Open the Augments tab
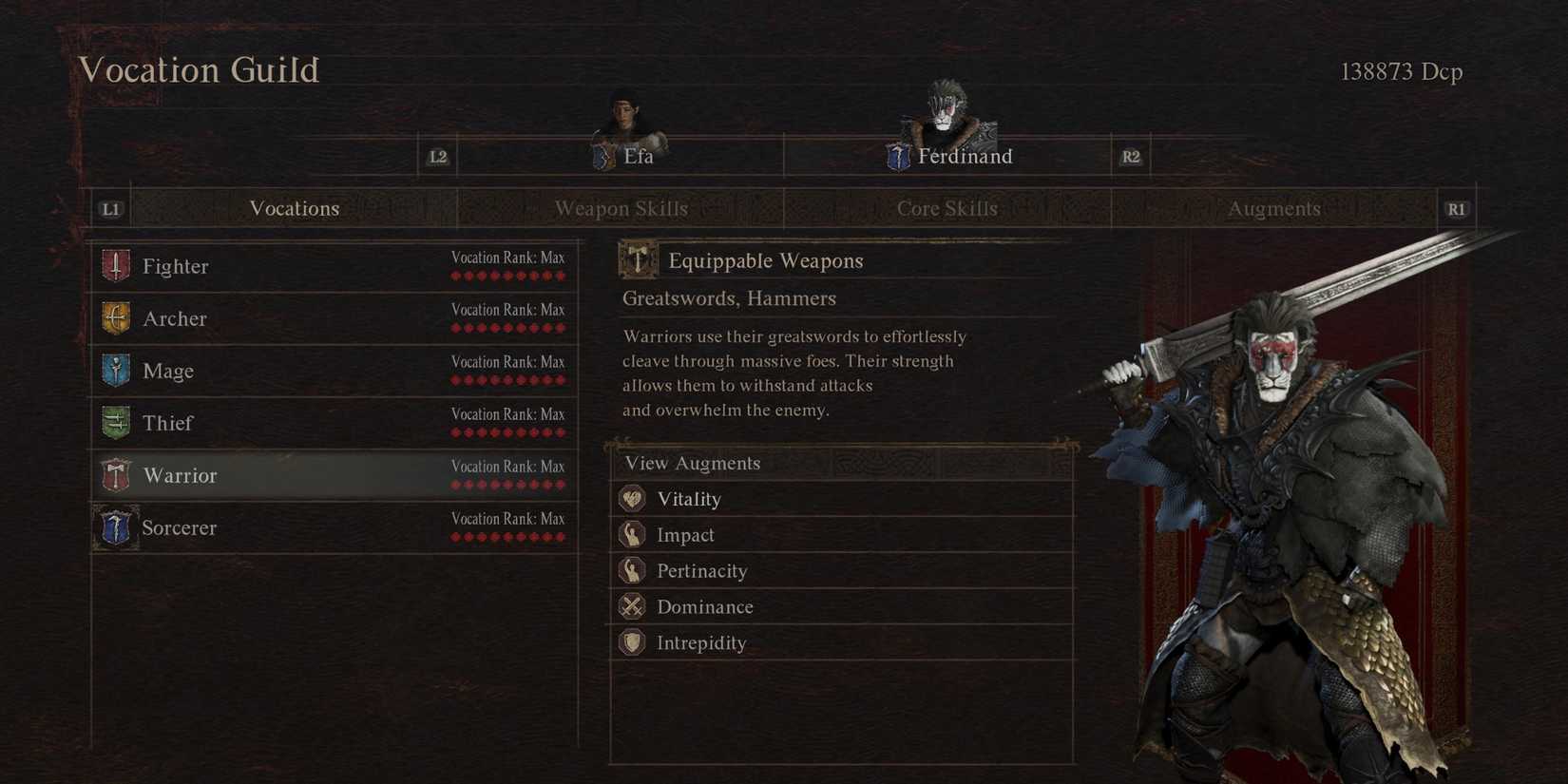Screen dimensions: 1568x784 (x=1274, y=208)
